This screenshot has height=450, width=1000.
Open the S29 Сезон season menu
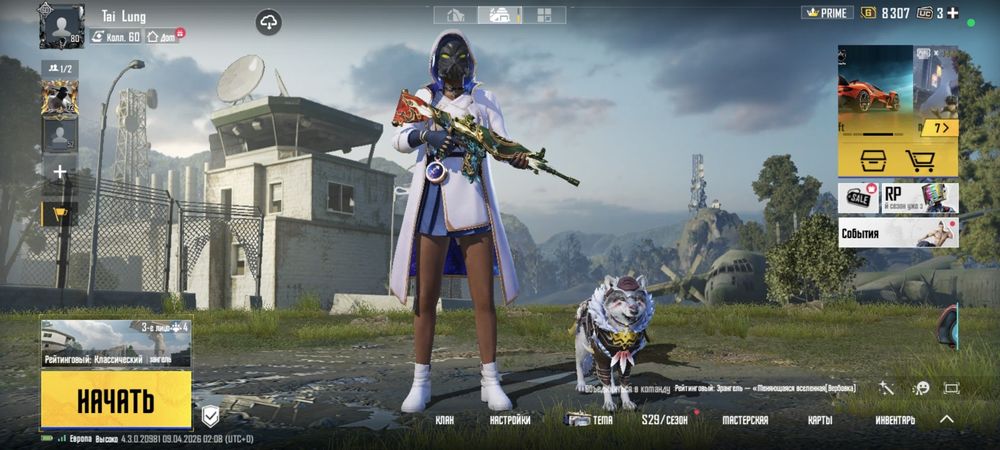click(665, 421)
